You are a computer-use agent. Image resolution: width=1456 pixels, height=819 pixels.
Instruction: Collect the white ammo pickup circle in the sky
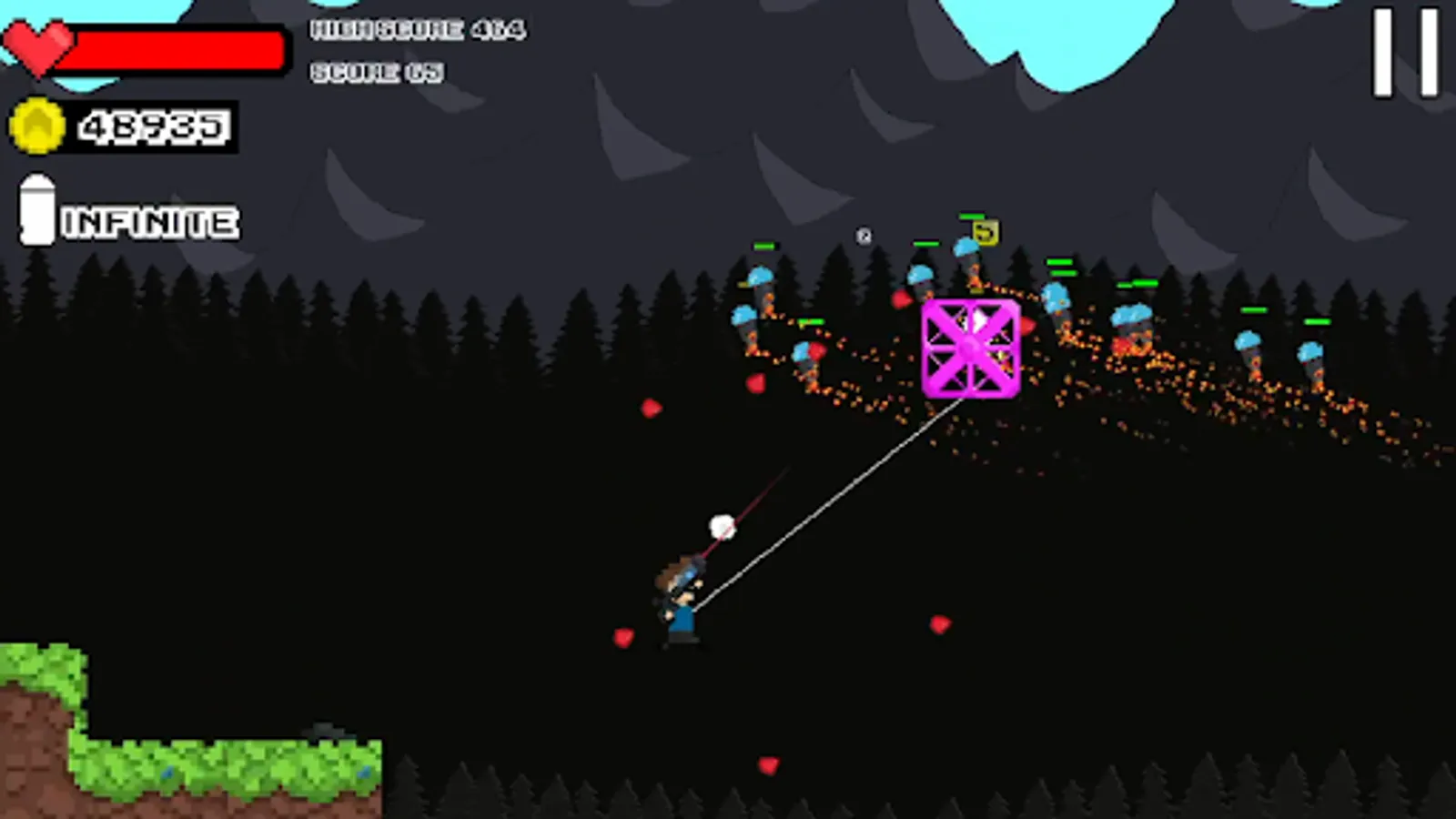pos(864,237)
